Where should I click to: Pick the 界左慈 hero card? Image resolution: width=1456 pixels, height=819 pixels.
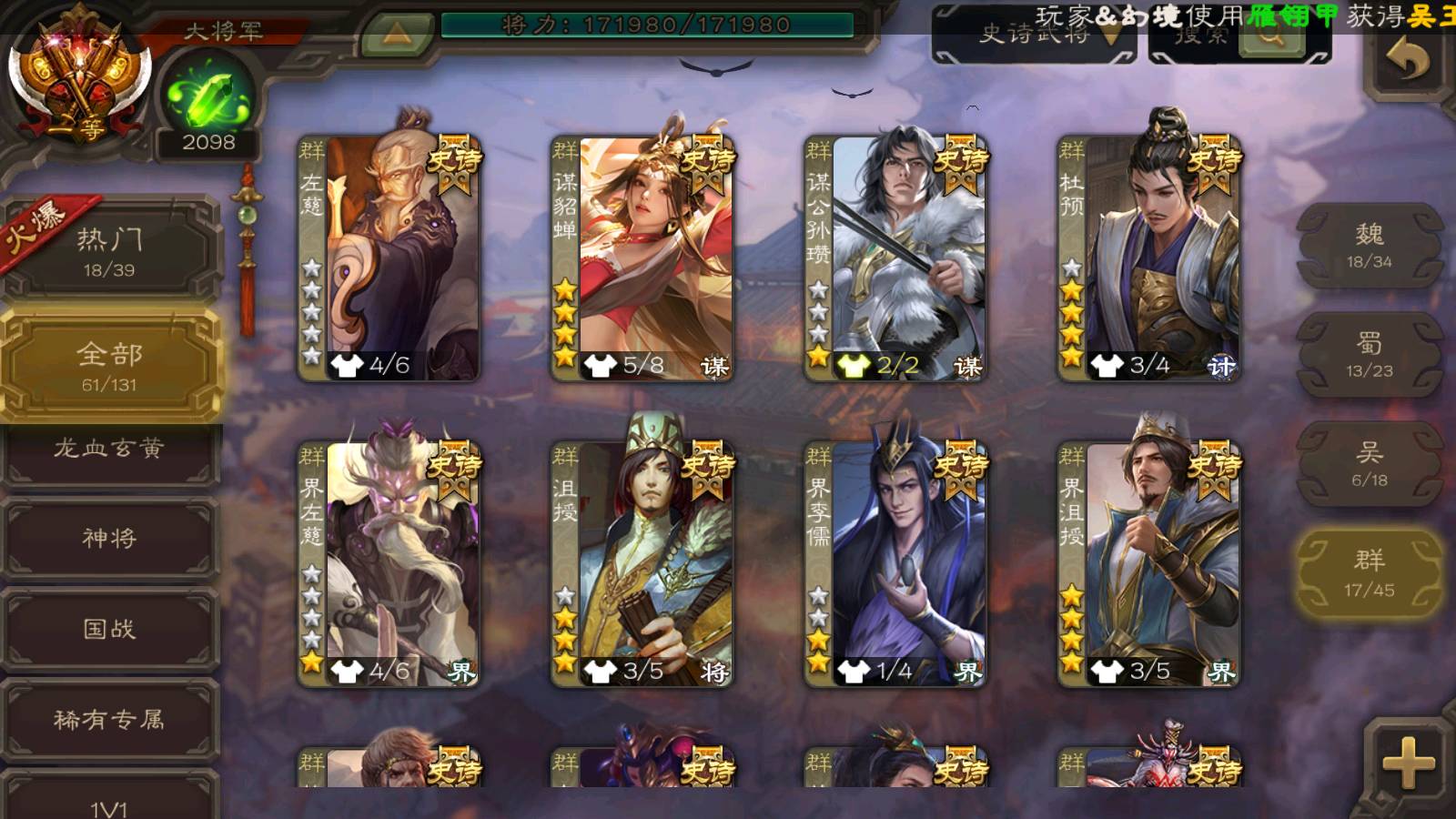coord(389,564)
